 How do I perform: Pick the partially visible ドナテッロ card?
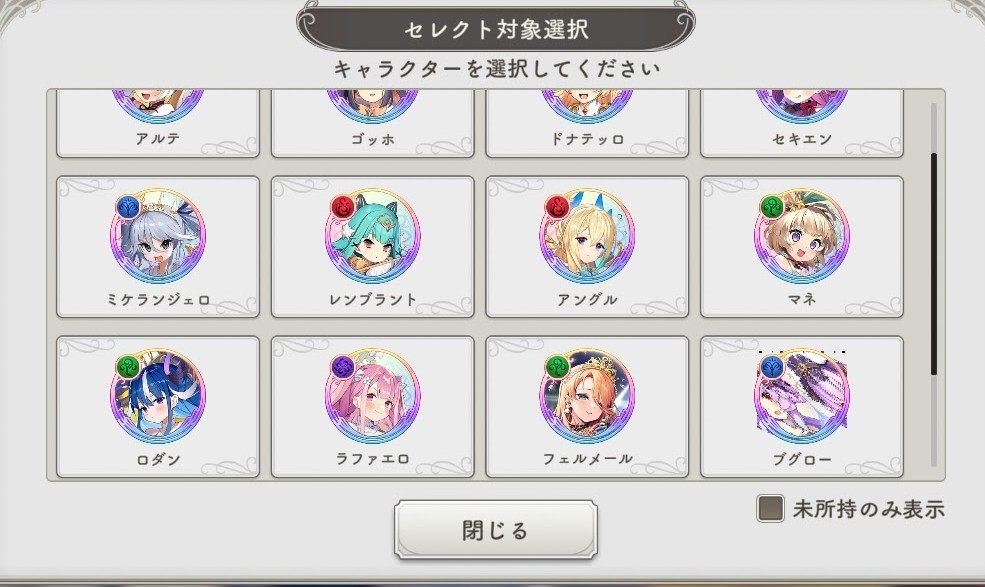(x=587, y=125)
